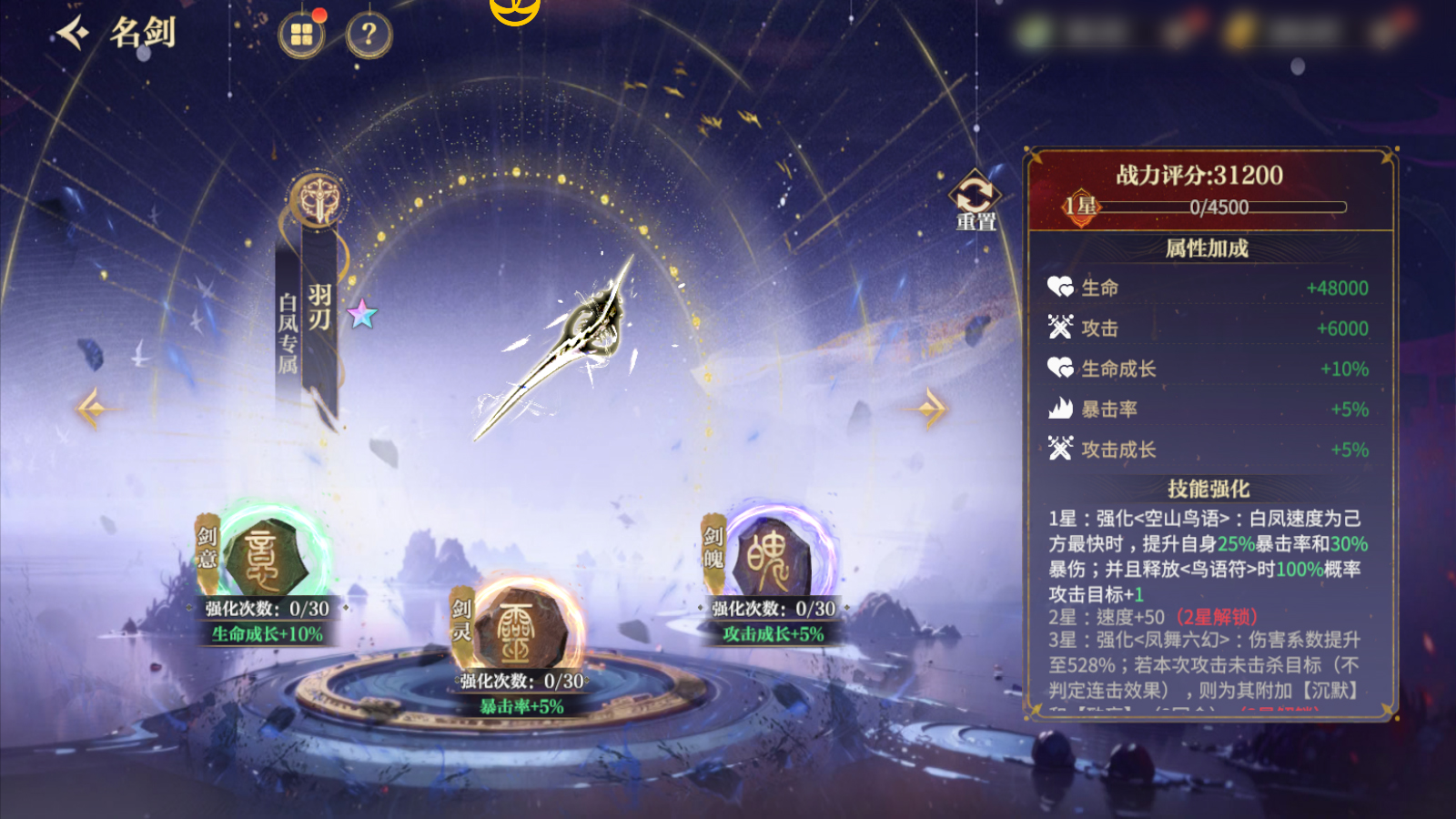
Task: Open the 白凤 emblem above the banner
Action: tap(318, 200)
